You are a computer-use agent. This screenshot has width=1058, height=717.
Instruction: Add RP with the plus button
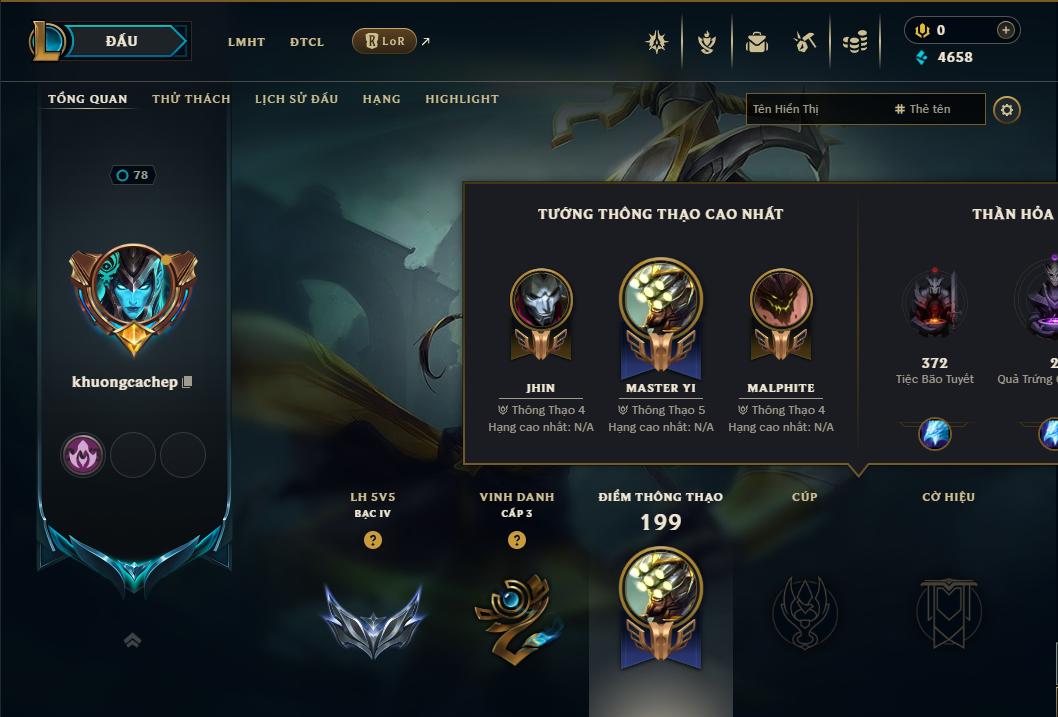1006,30
